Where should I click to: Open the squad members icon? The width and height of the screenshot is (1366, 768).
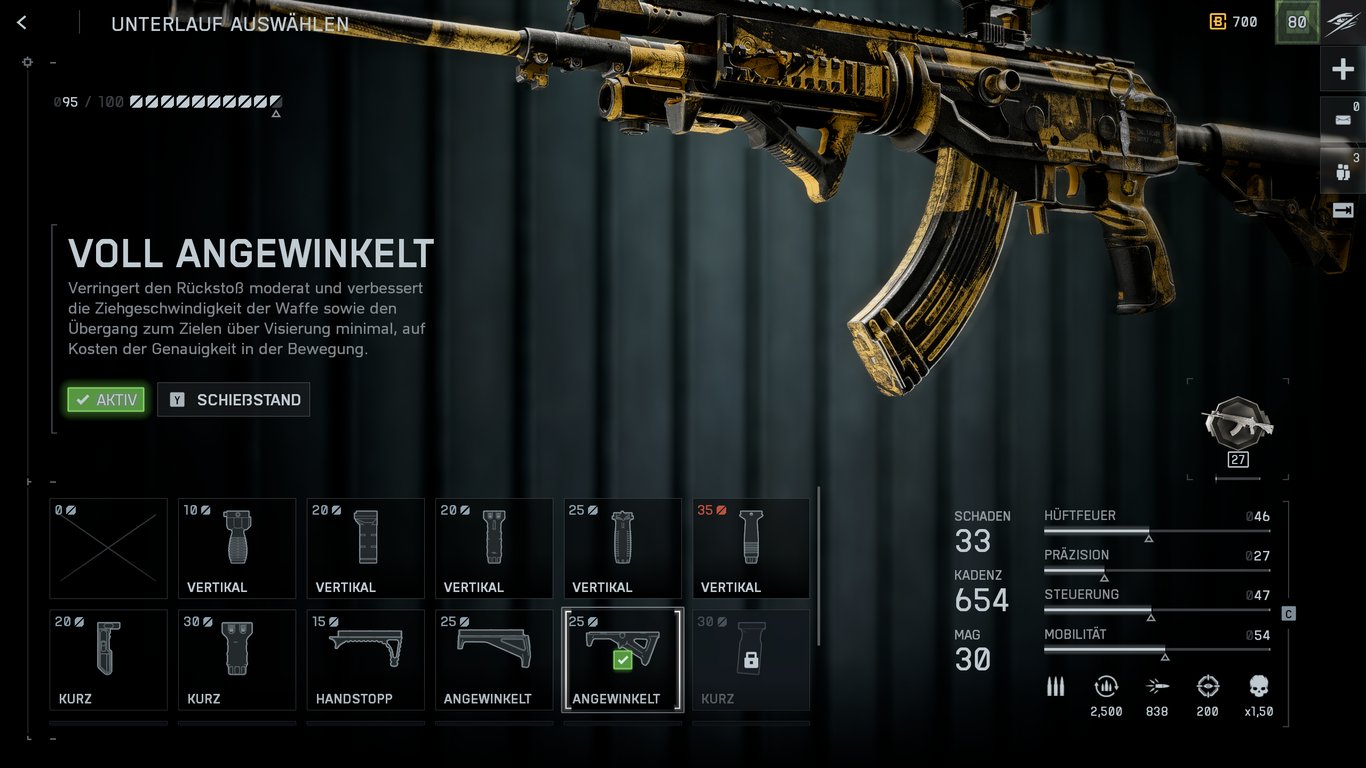tap(1342, 171)
